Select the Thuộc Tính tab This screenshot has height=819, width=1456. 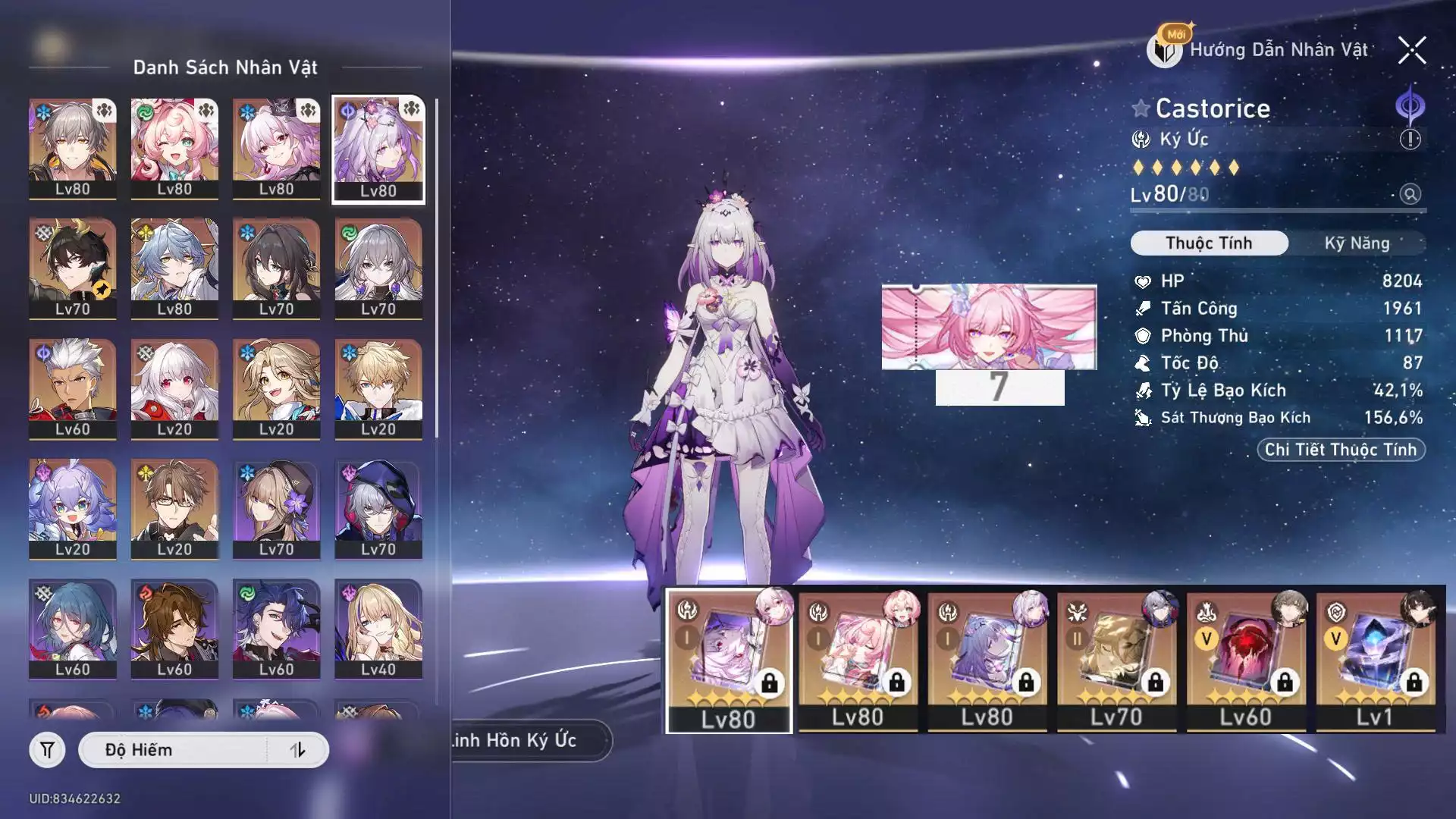[1209, 243]
